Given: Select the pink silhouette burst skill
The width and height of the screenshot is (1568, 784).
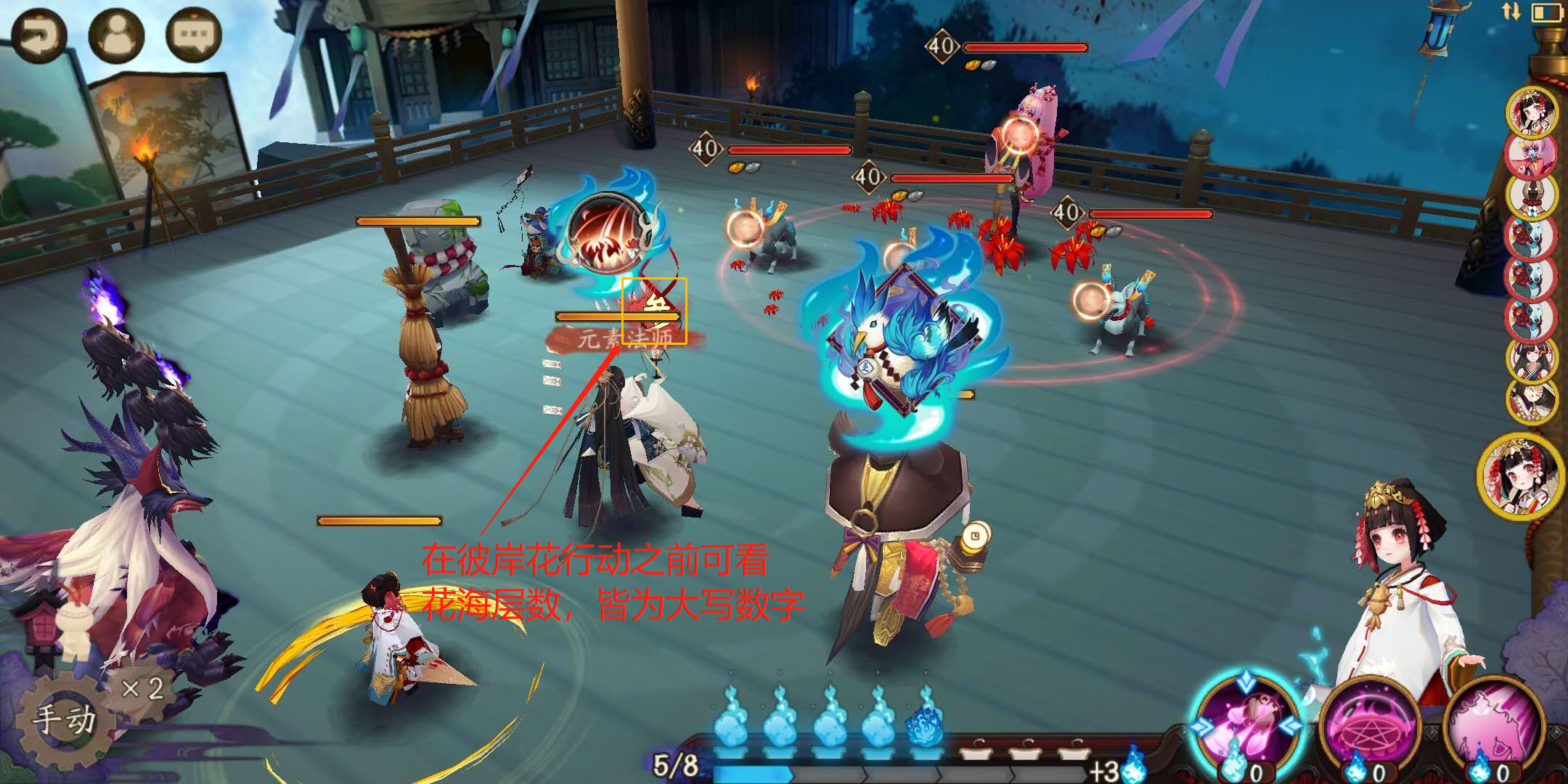Looking at the screenshot, I should [1494, 726].
